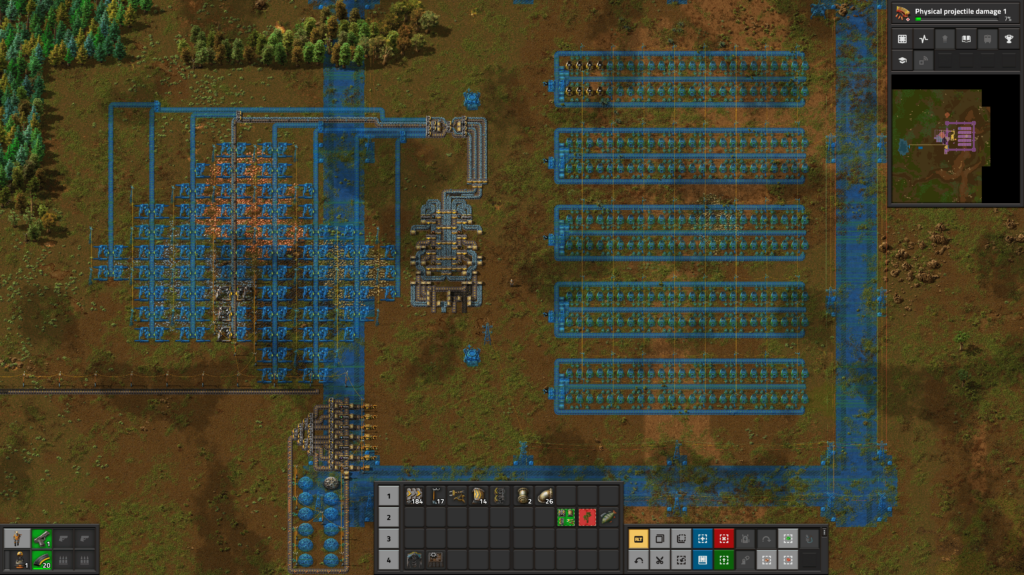Switch to hotbar row 1
Screen dimensions: 1024x575
pos(388,496)
